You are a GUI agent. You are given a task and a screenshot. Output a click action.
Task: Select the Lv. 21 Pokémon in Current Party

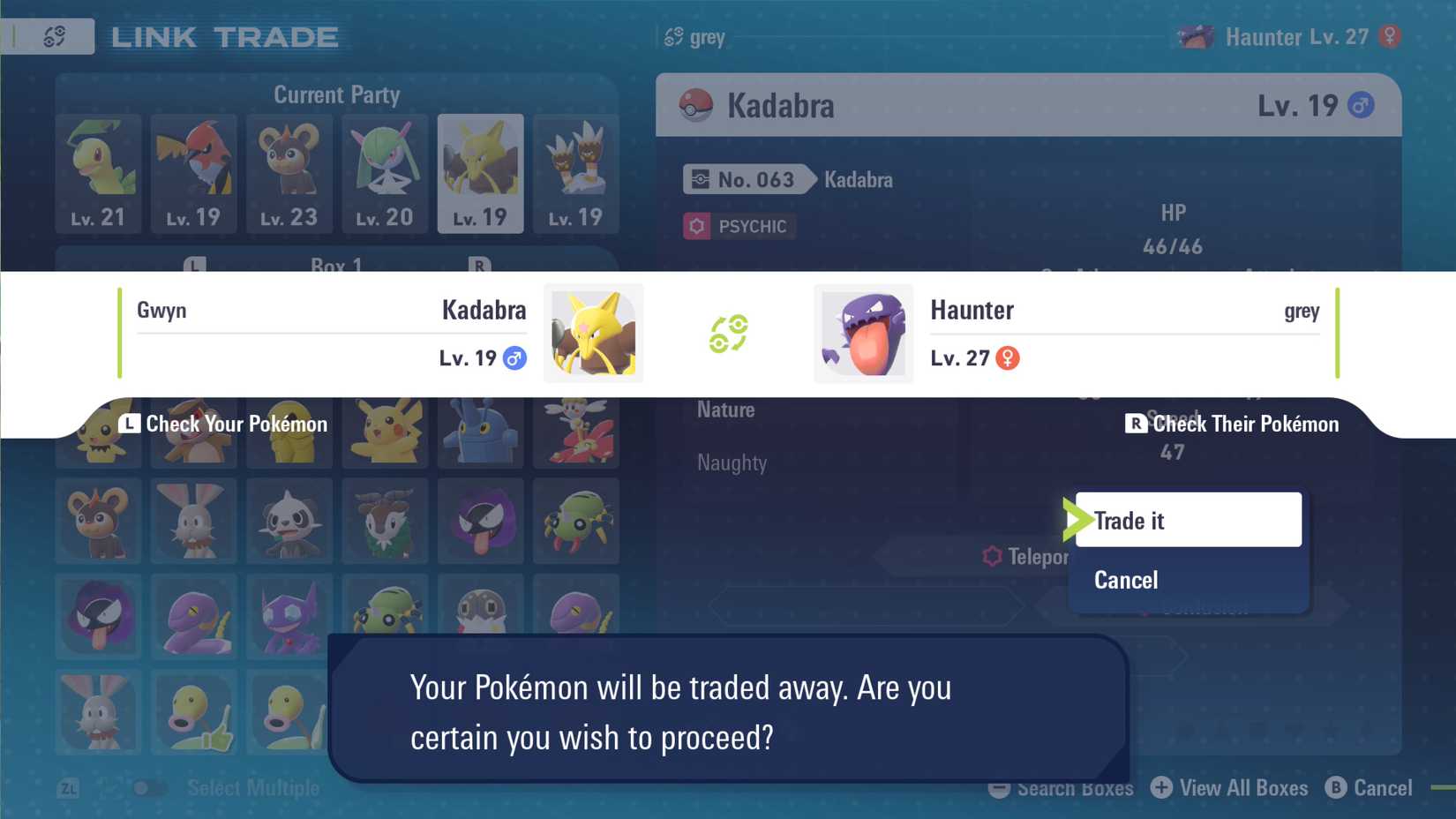click(x=98, y=173)
